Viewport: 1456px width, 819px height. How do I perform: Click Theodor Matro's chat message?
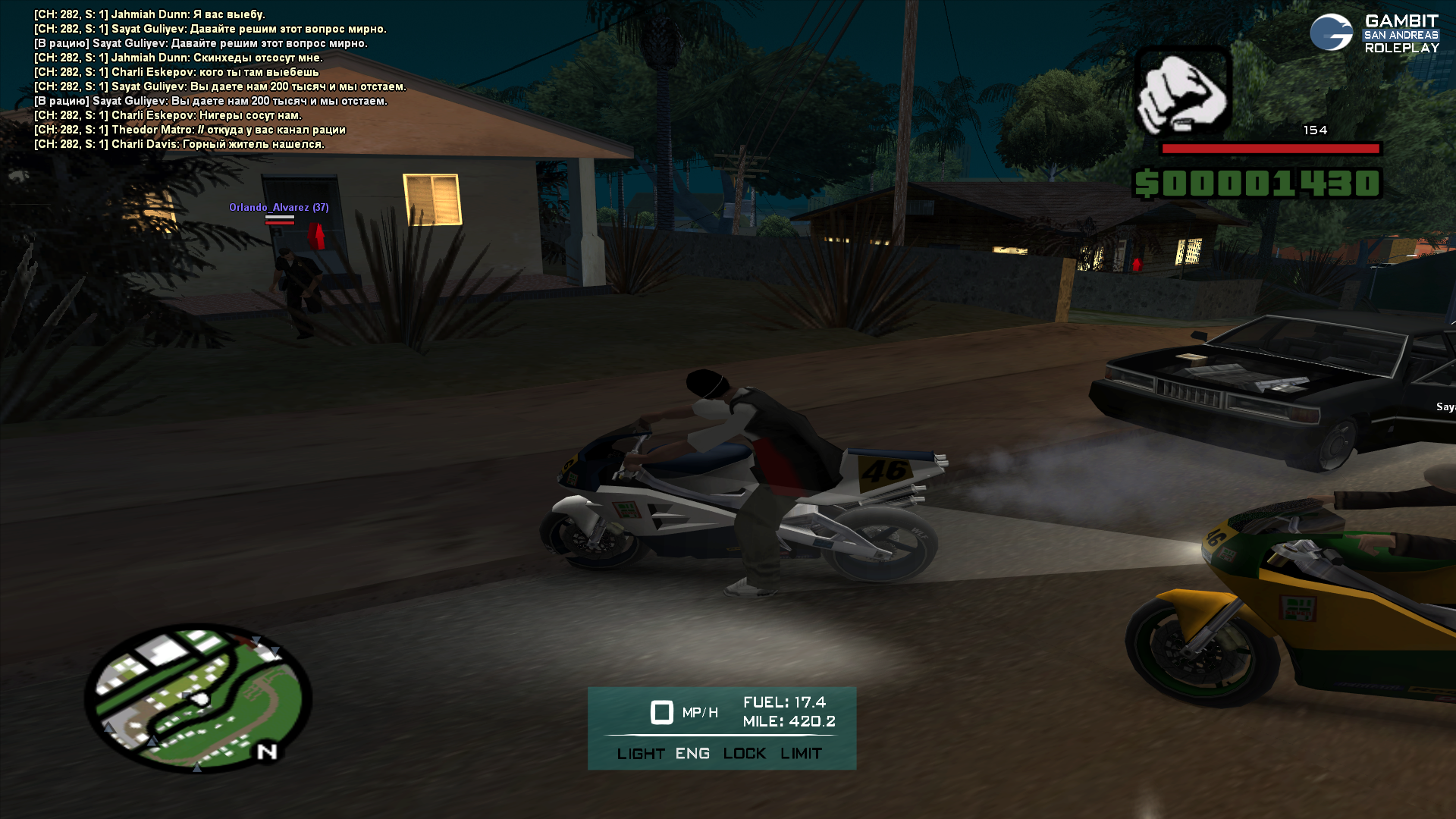coord(190,130)
